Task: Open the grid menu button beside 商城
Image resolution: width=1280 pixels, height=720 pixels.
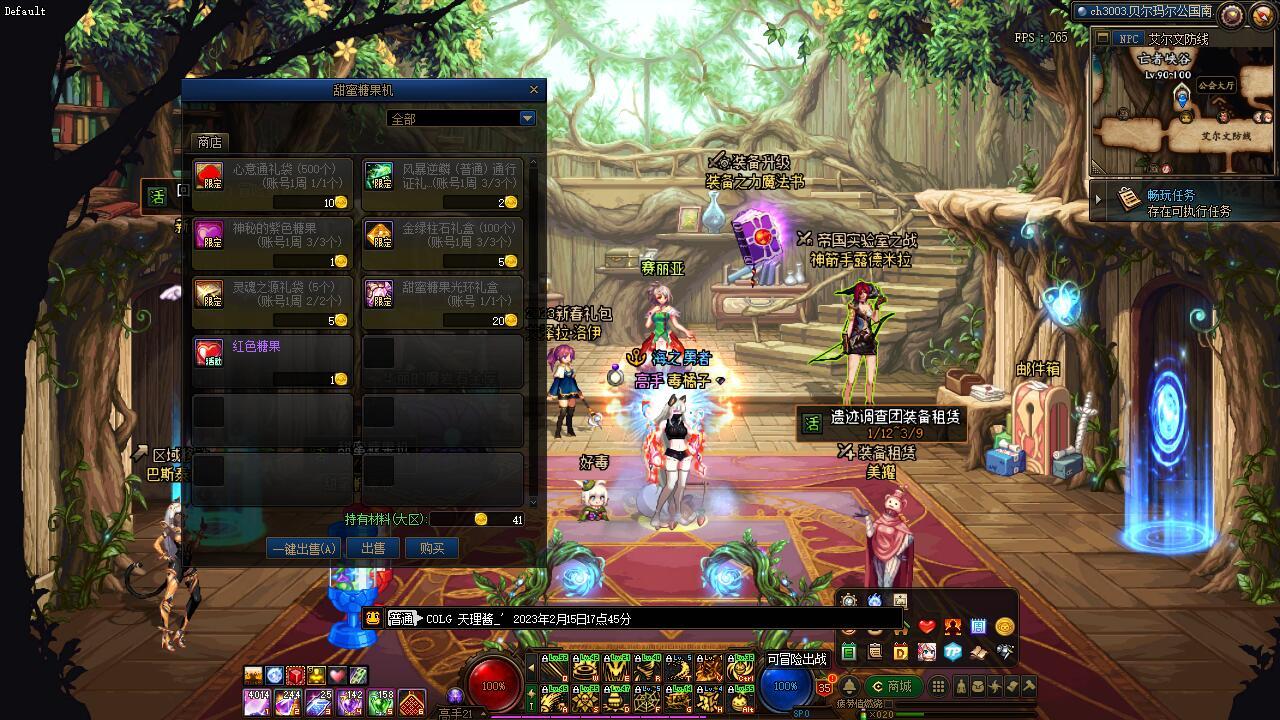Action: tap(938, 686)
